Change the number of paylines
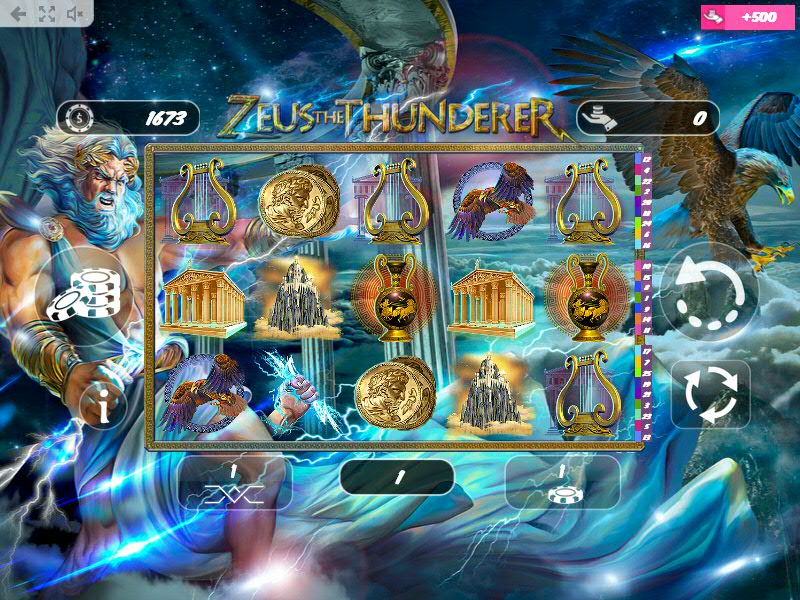The height and width of the screenshot is (600, 800). [x=234, y=483]
